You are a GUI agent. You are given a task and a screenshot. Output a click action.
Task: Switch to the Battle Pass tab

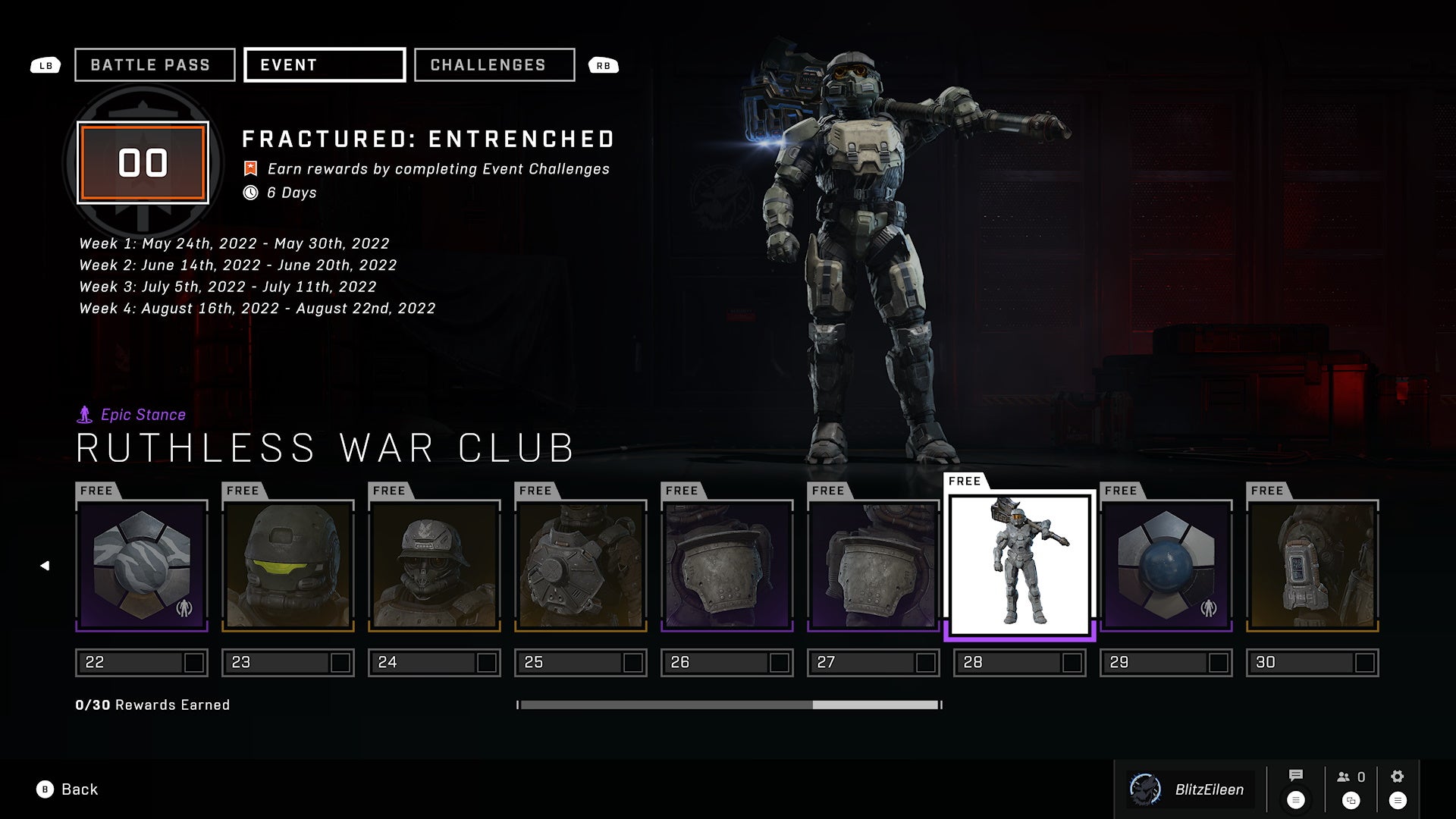pos(155,65)
